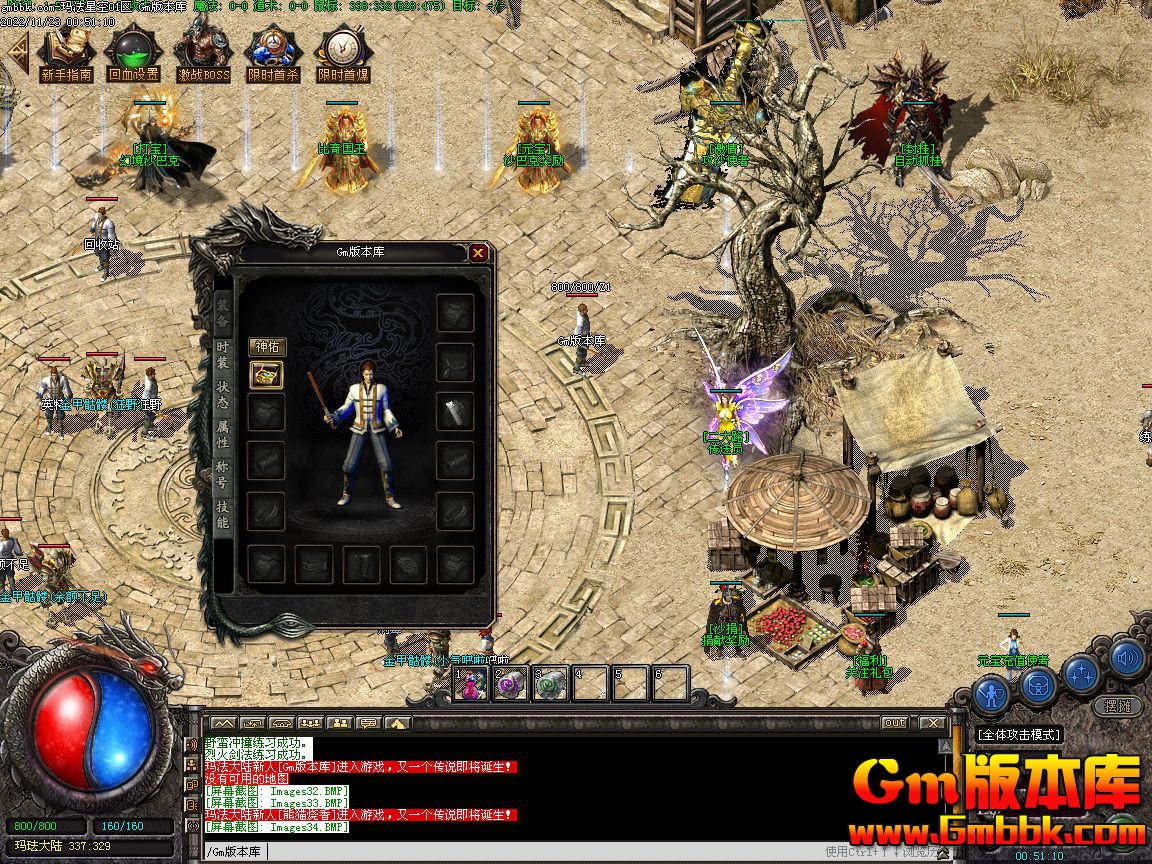Viewport: 1152px width, 864px height.
Task: Toggle the sound speaker button
Action: point(1127,658)
